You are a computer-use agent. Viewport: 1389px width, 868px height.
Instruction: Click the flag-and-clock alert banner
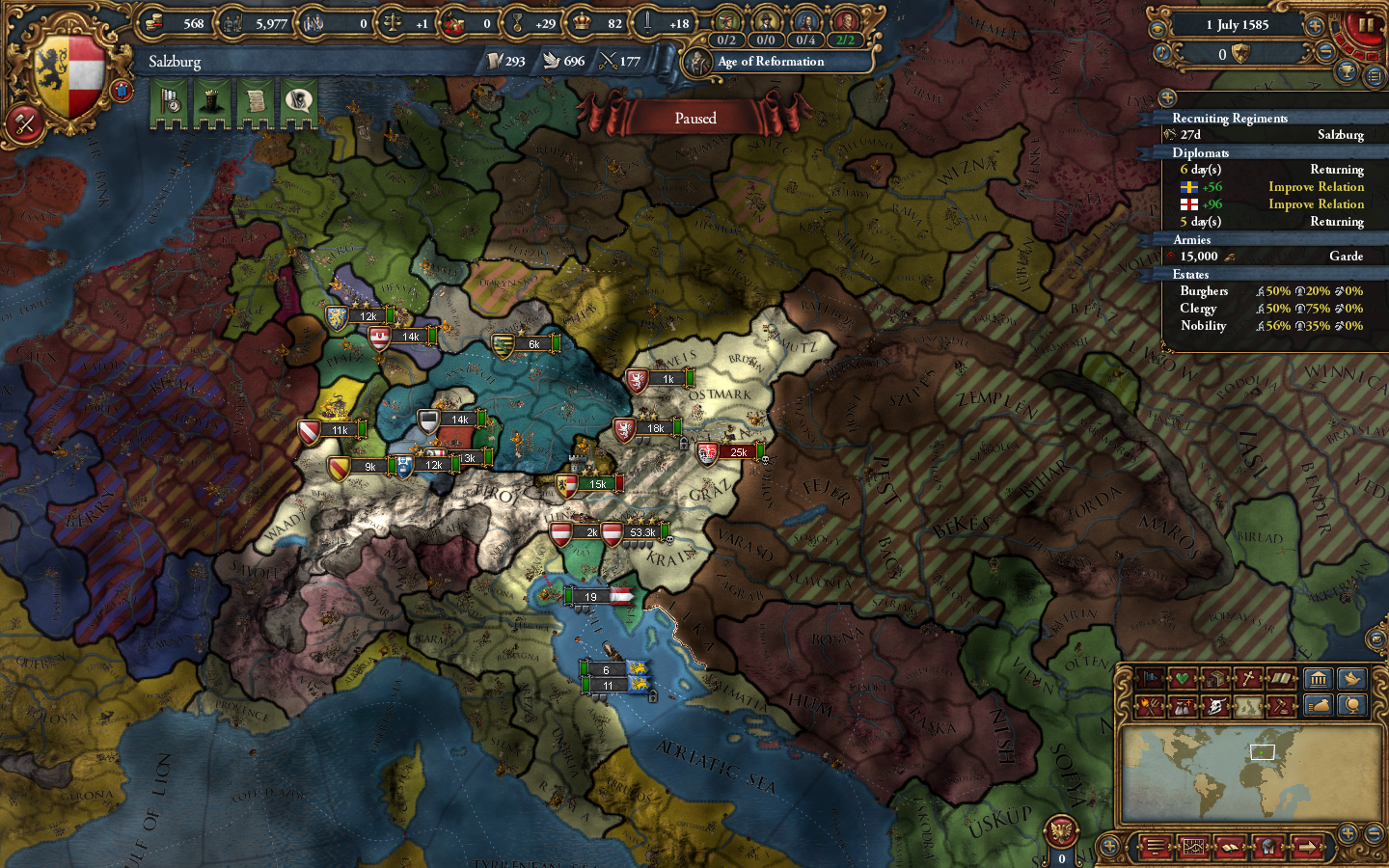click(x=170, y=101)
